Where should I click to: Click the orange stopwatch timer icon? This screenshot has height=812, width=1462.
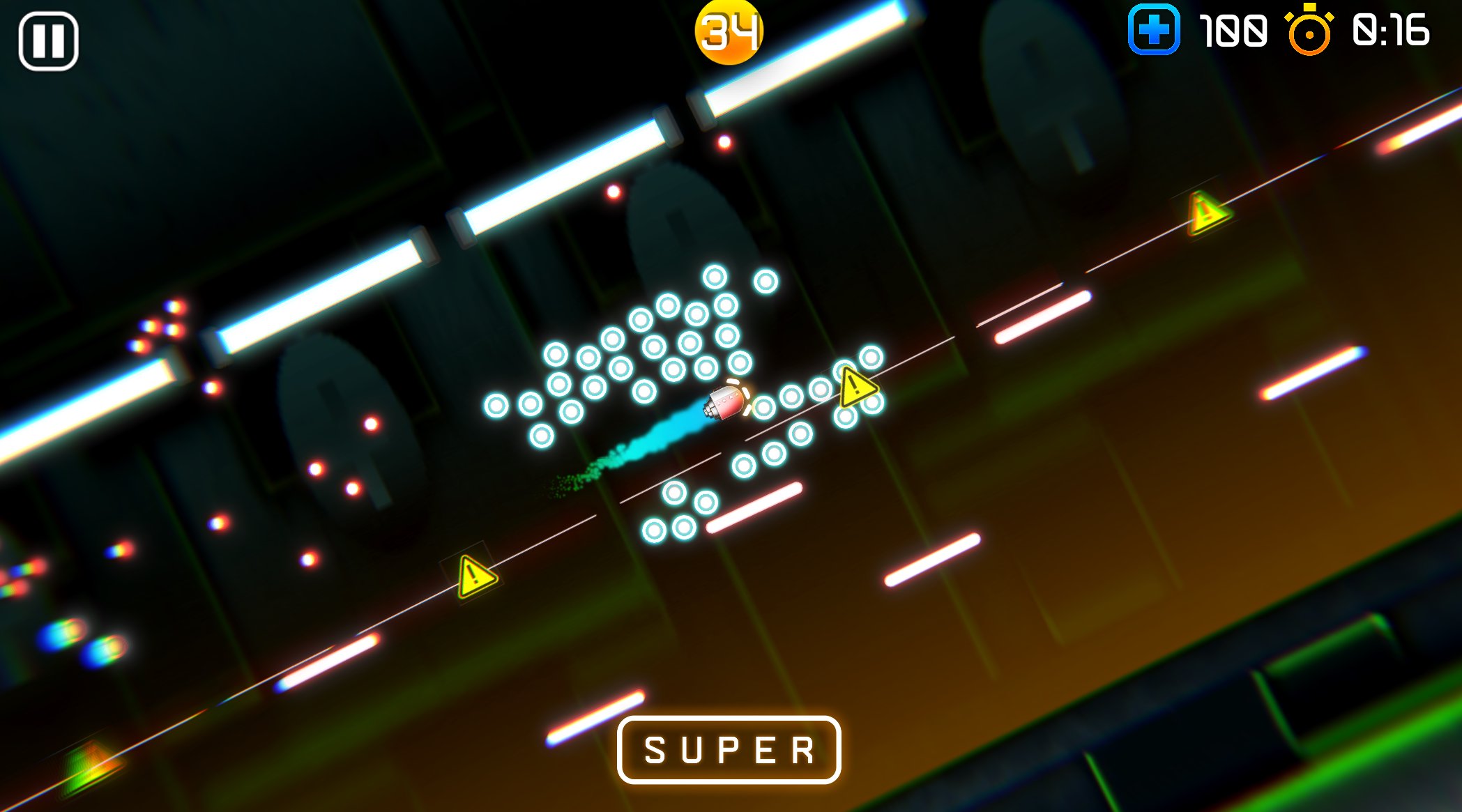pos(1309,31)
